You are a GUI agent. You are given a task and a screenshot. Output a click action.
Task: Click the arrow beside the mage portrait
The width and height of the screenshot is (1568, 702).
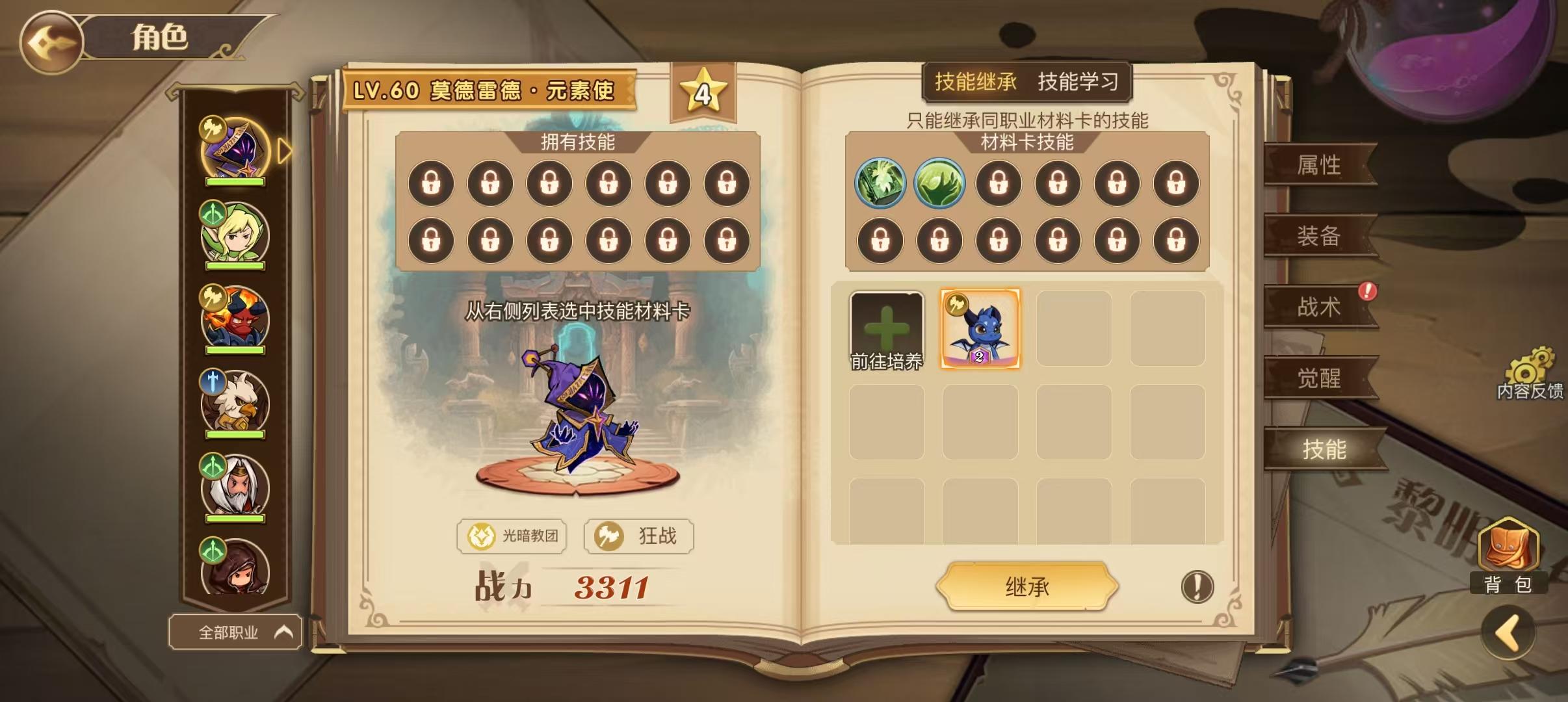click(282, 149)
